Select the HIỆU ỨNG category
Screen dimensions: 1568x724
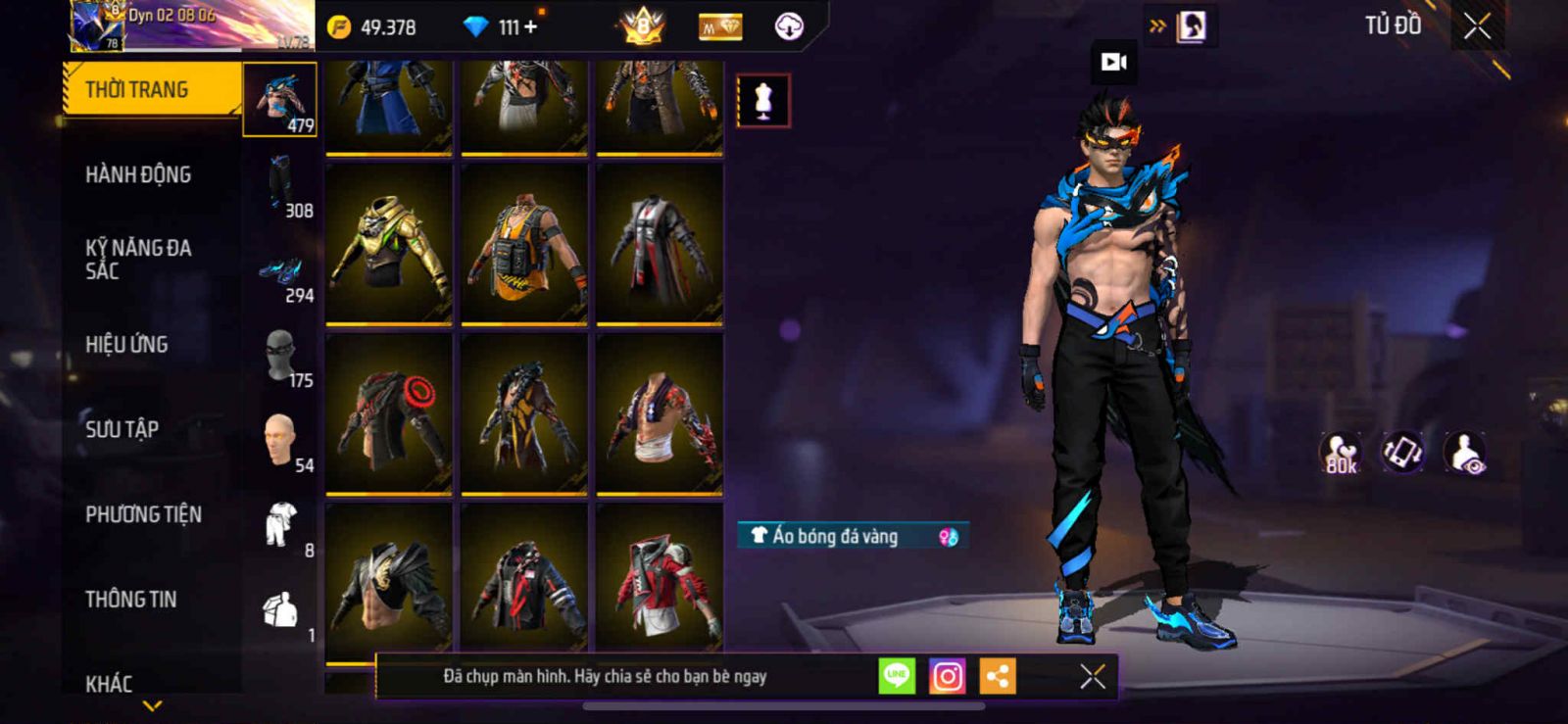126,344
